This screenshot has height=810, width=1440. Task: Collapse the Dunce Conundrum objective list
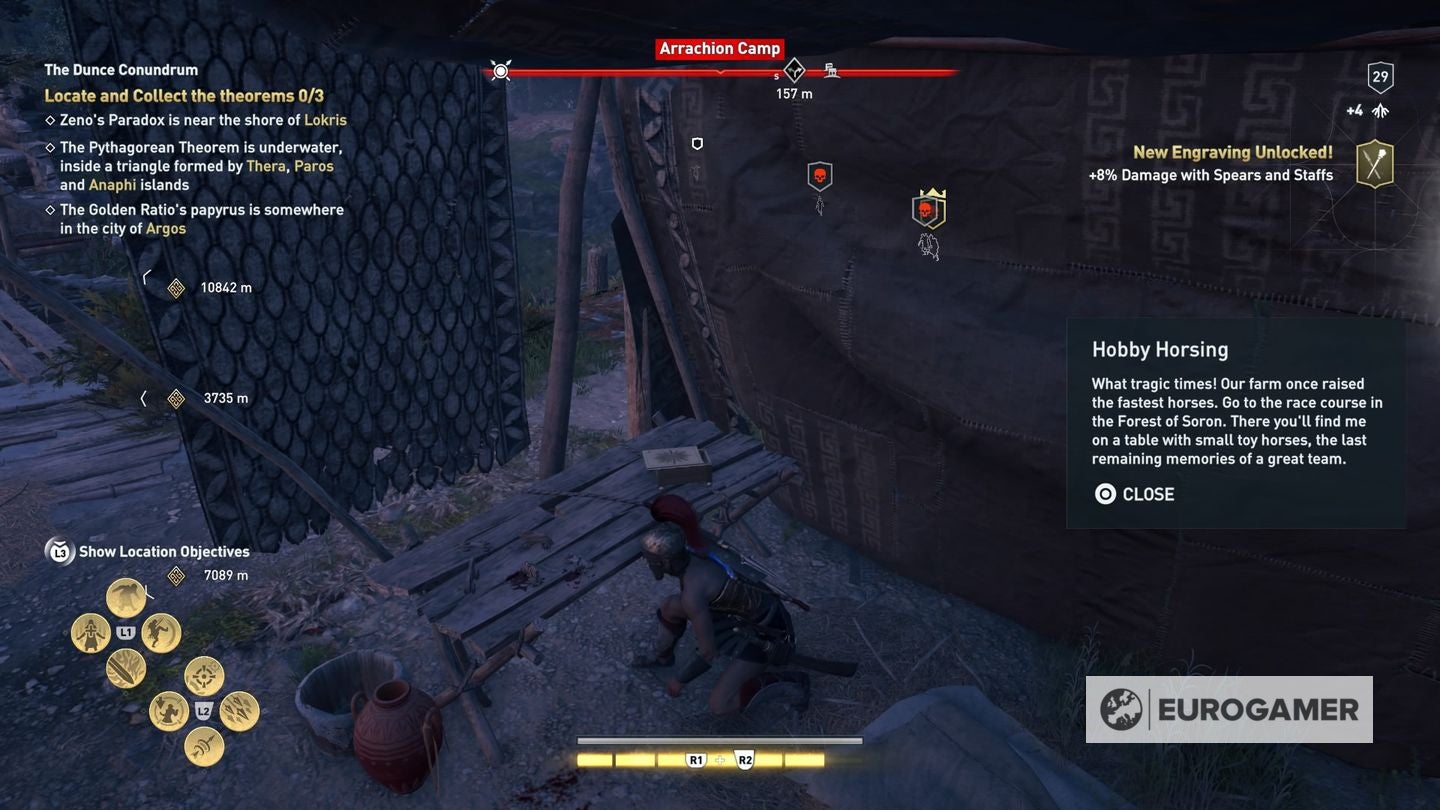pyautogui.click(x=120, y=70)
